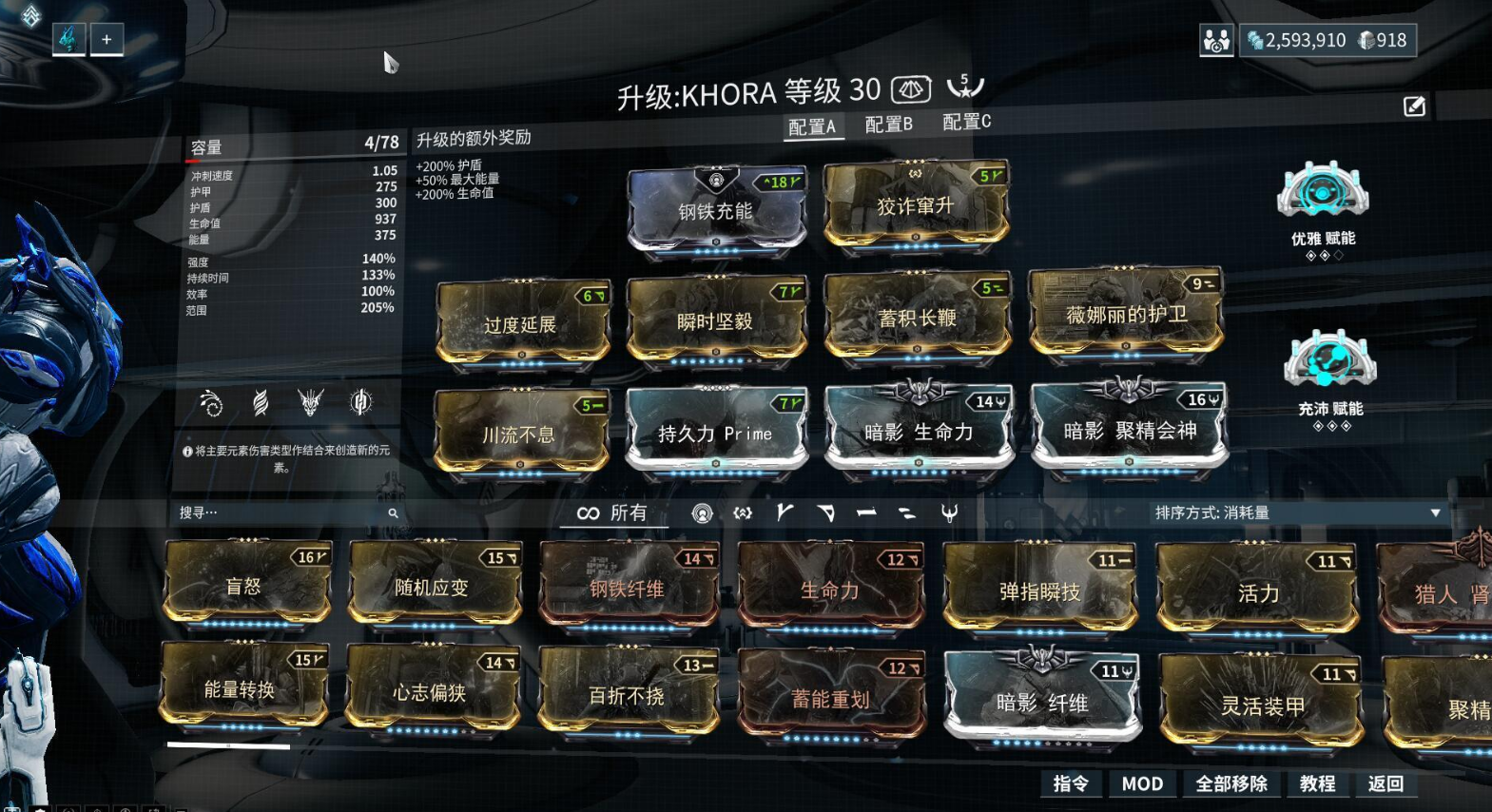1492x812 pixels.
Task: Open the appearance editor pencil icon
Action: 1413,106
